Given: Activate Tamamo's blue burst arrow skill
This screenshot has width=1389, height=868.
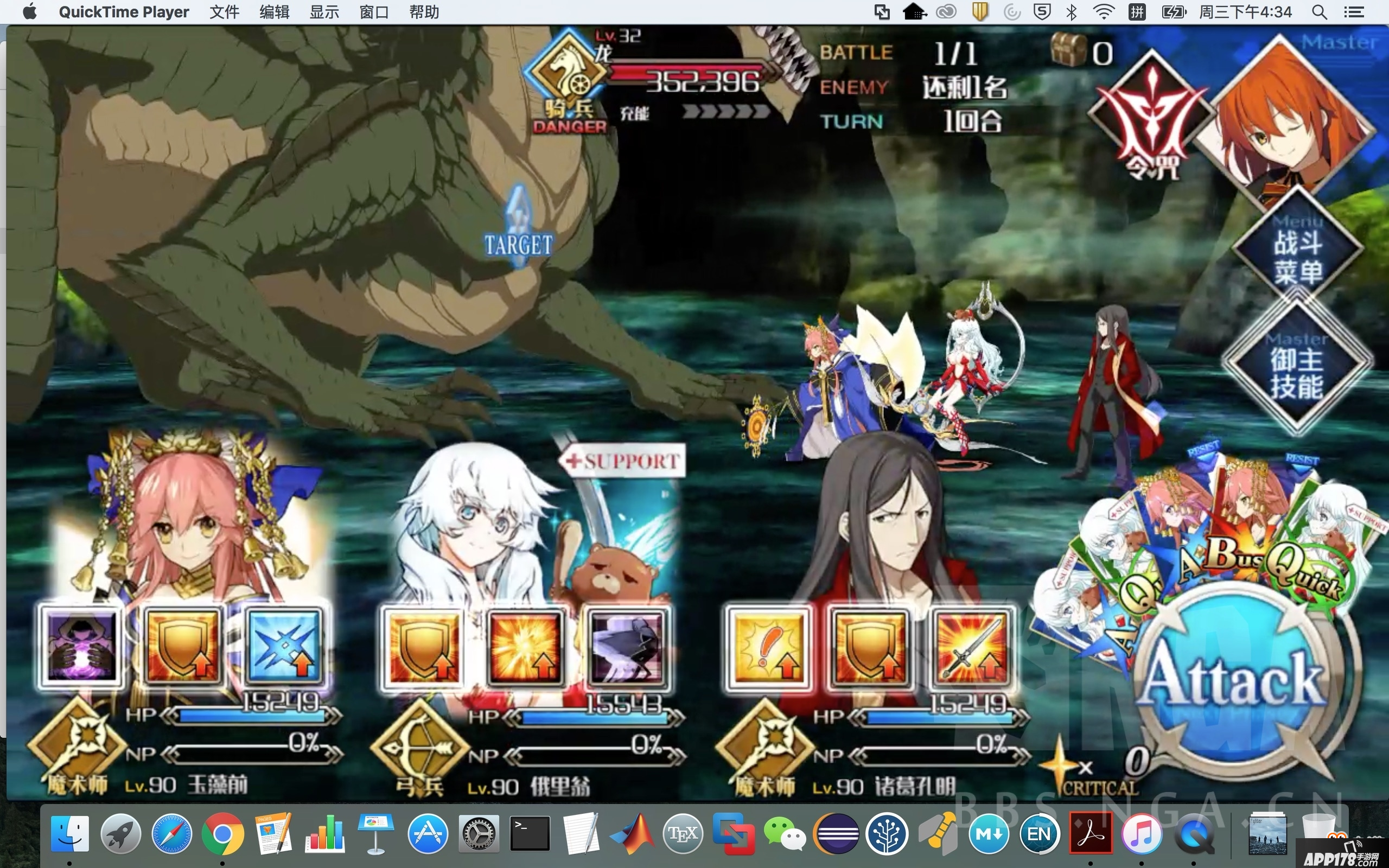Looking at the screenshot, I should tap(285, 645).
